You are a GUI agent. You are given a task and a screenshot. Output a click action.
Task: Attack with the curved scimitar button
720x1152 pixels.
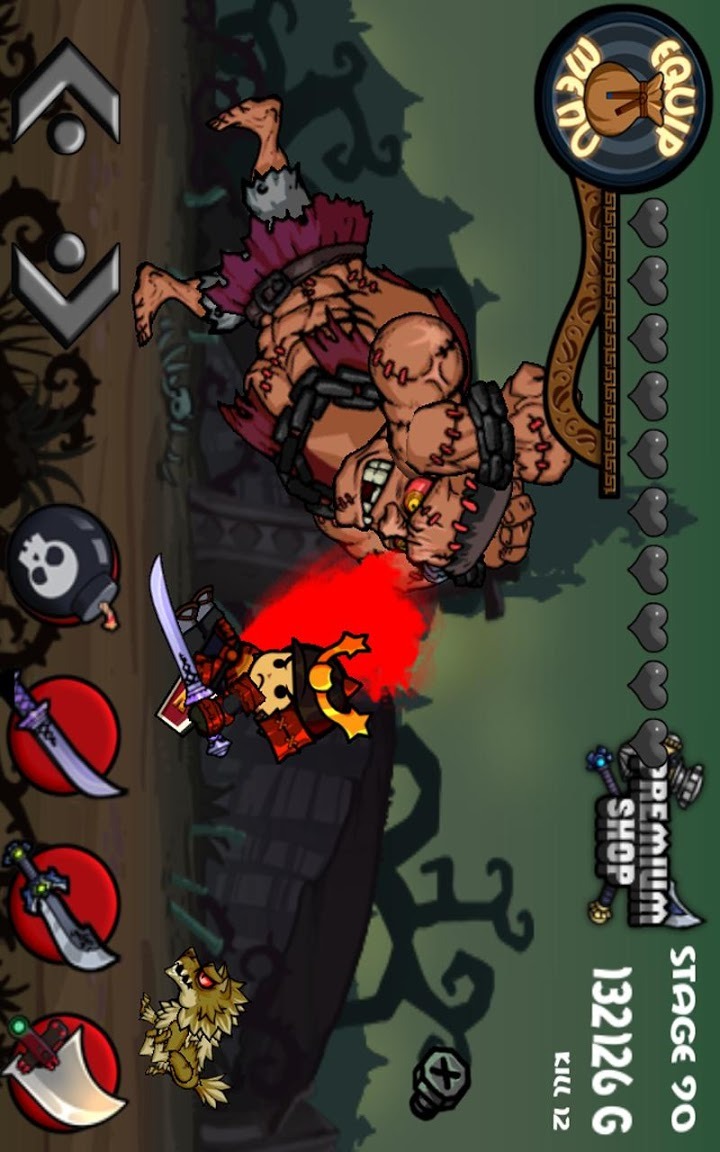coord(64,735)
